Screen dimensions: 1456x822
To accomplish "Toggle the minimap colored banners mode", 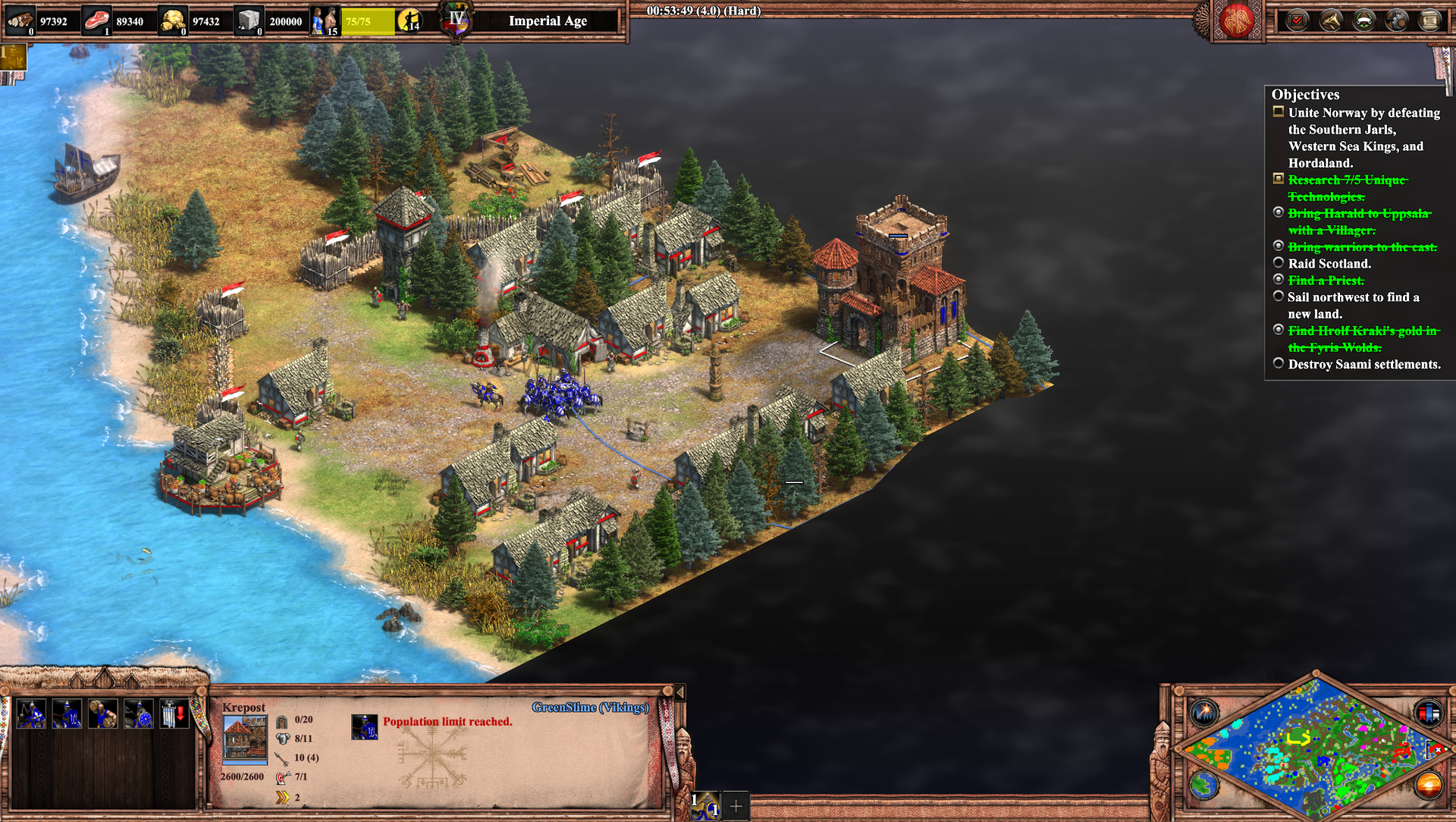I will (x=1428, y=713).
